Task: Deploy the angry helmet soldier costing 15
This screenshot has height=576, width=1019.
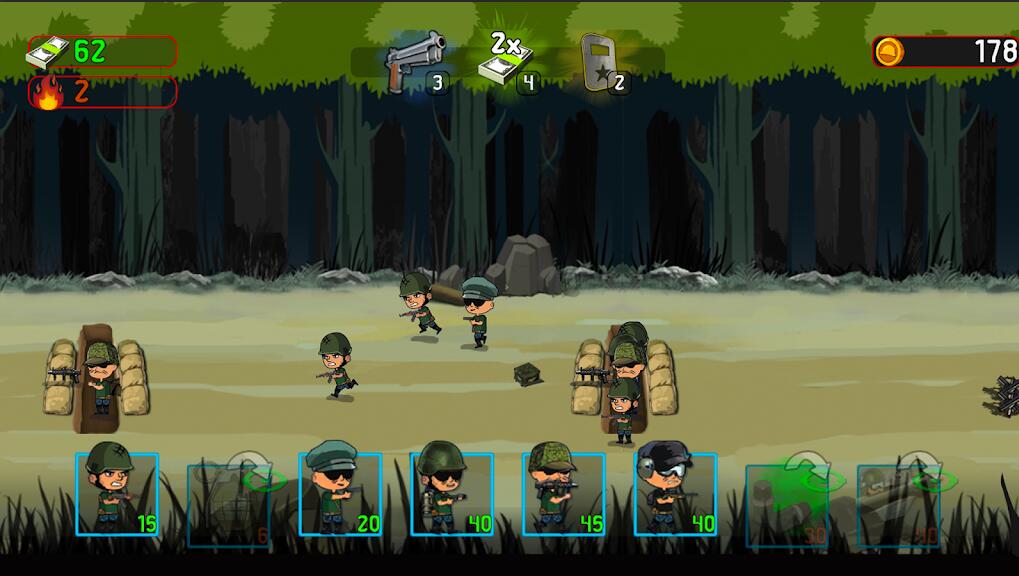Action: pos(117,493)
